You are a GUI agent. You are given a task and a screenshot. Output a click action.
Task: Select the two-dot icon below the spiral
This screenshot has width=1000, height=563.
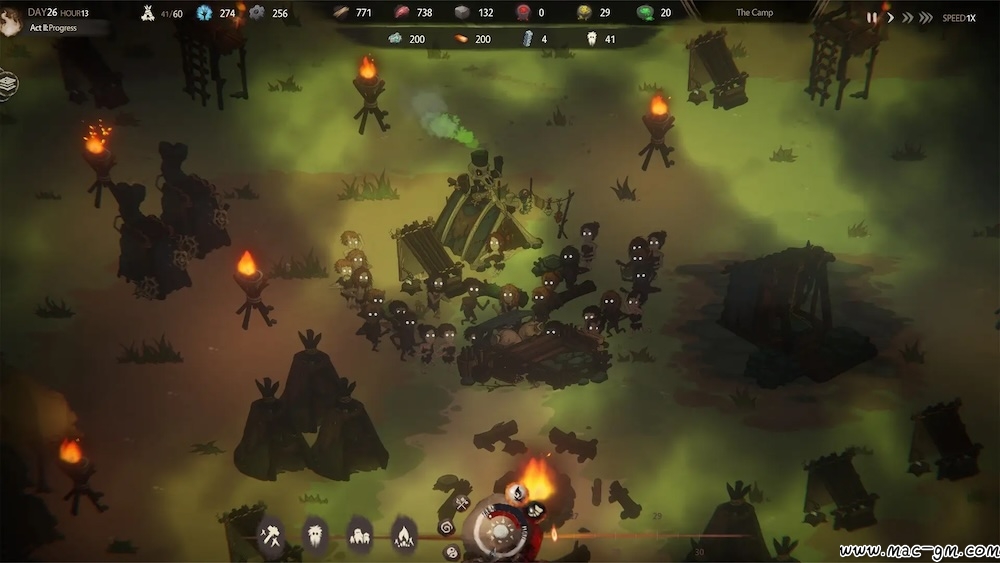tap(452, 551)
